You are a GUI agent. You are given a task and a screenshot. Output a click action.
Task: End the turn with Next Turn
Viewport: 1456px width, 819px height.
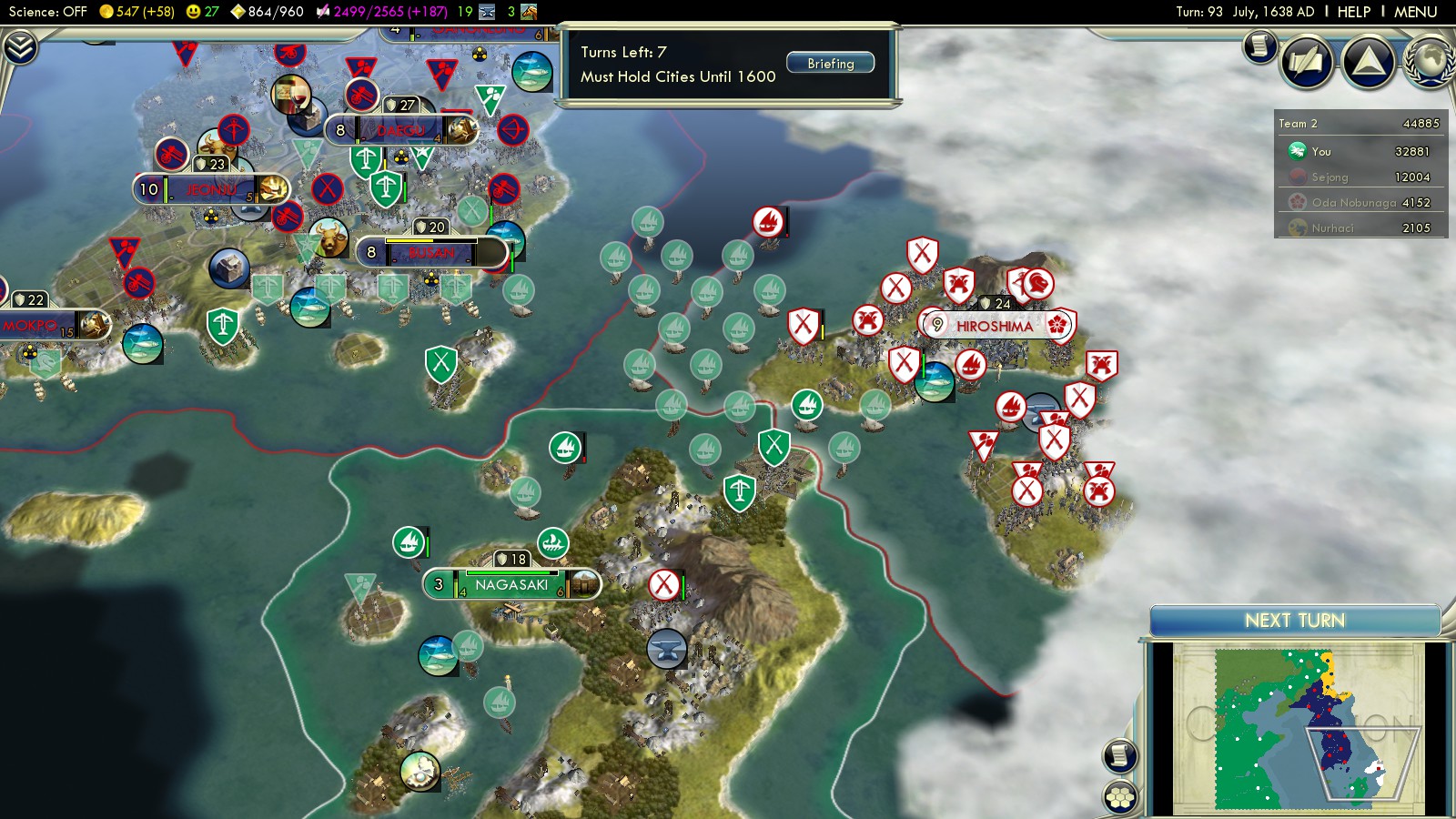(1294, 621)
